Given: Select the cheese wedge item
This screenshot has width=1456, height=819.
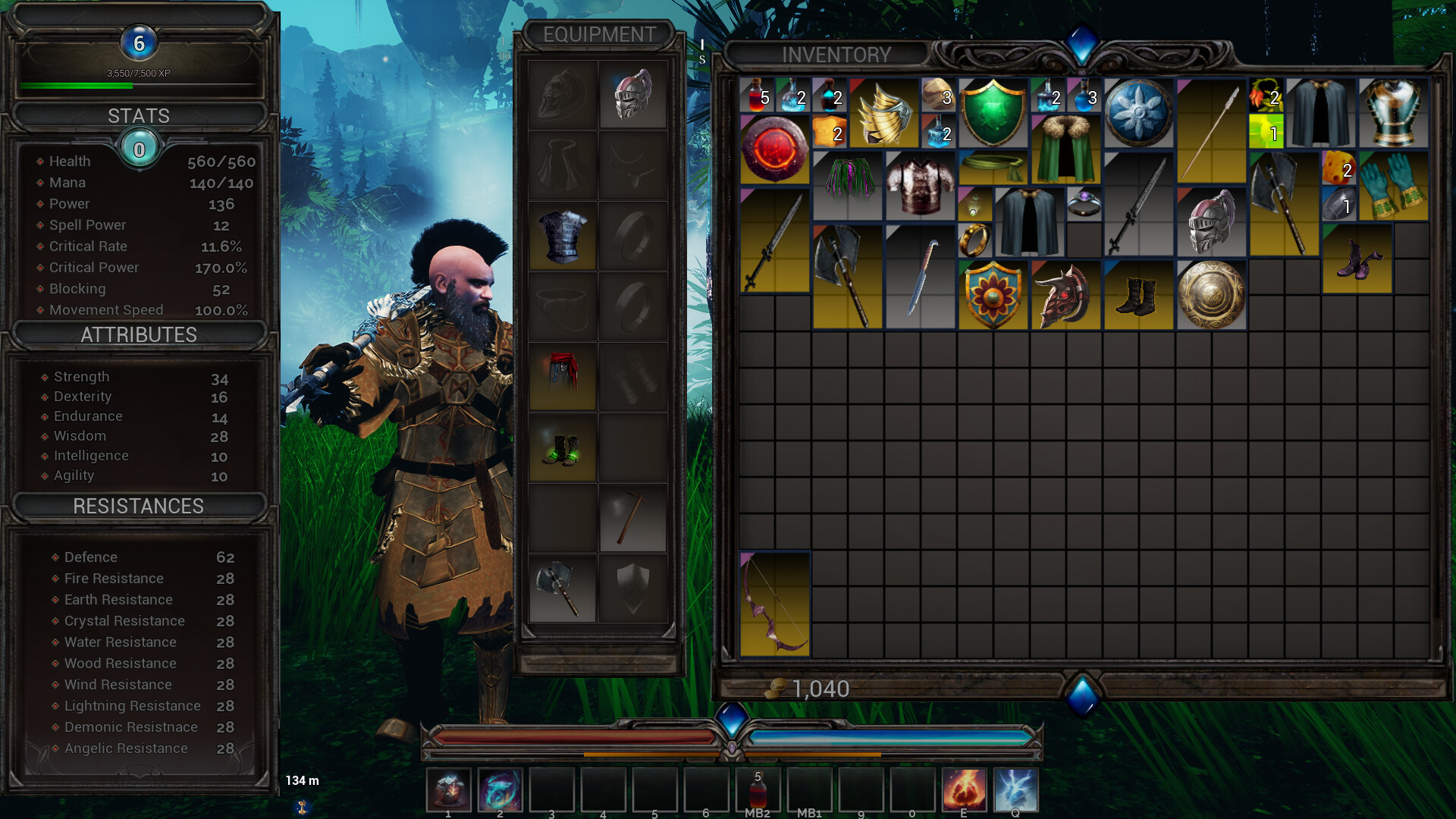Looking at the screenshot, I should [x=1339, y=169].
